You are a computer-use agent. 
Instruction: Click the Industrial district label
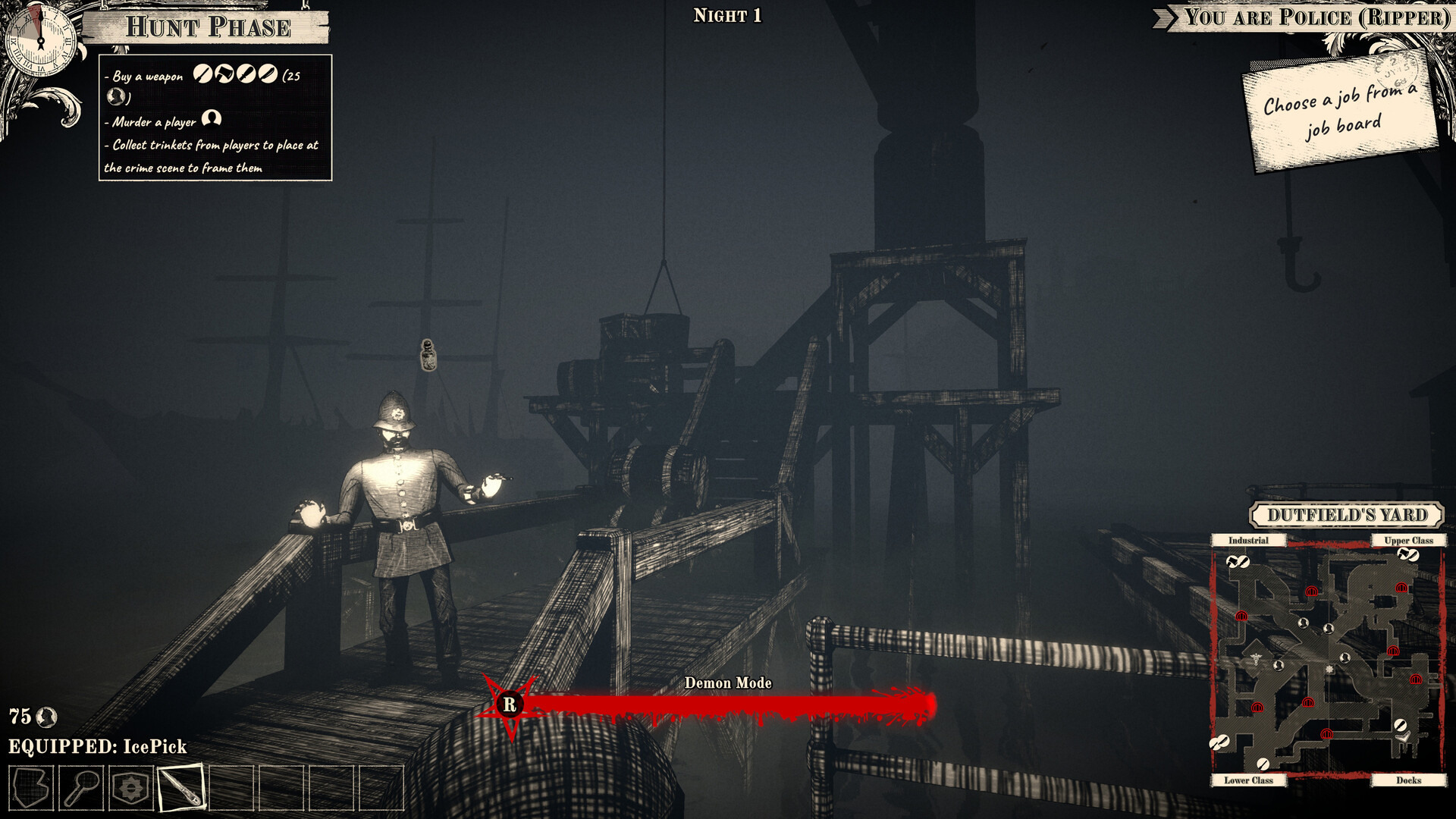click(x=1247, y=541)
